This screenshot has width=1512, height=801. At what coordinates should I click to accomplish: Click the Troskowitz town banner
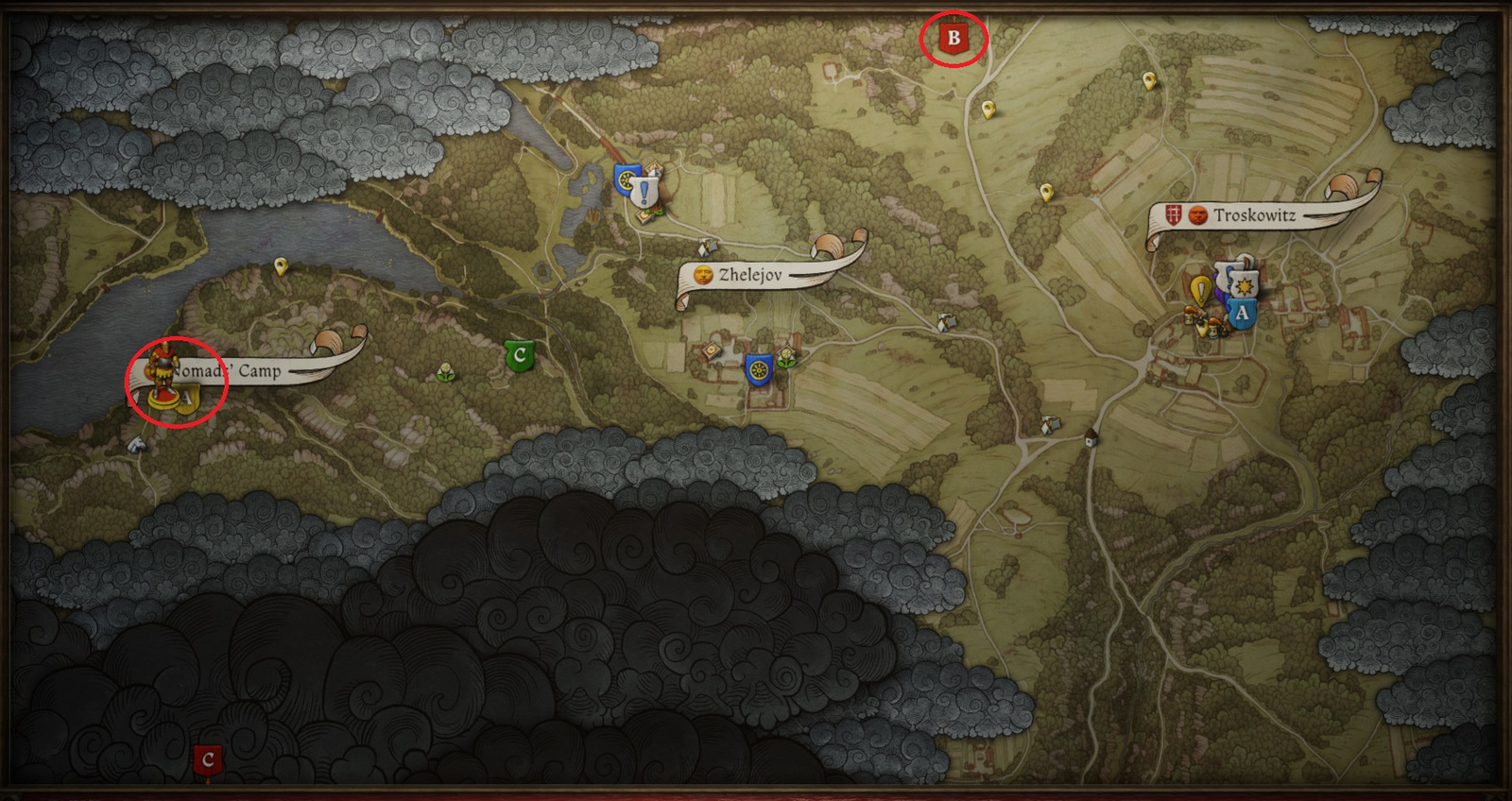[1254, 215]
